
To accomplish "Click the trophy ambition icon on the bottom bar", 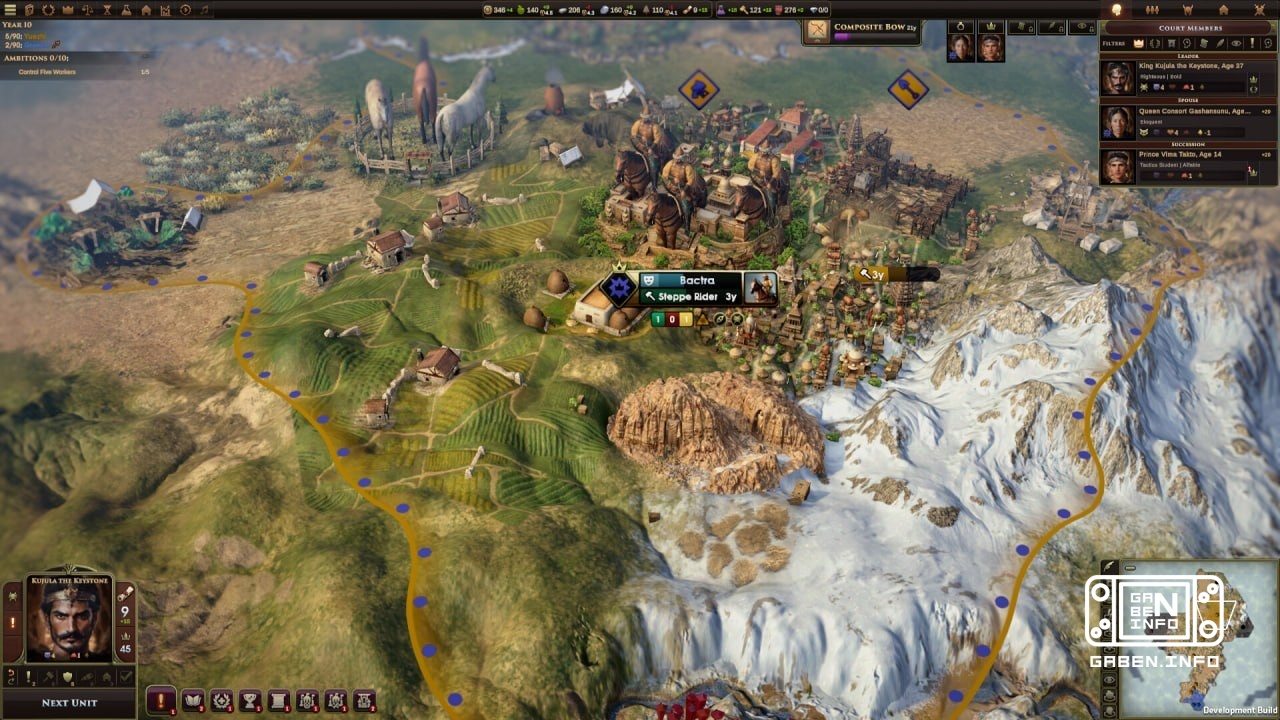I will (x=249, y=700).
